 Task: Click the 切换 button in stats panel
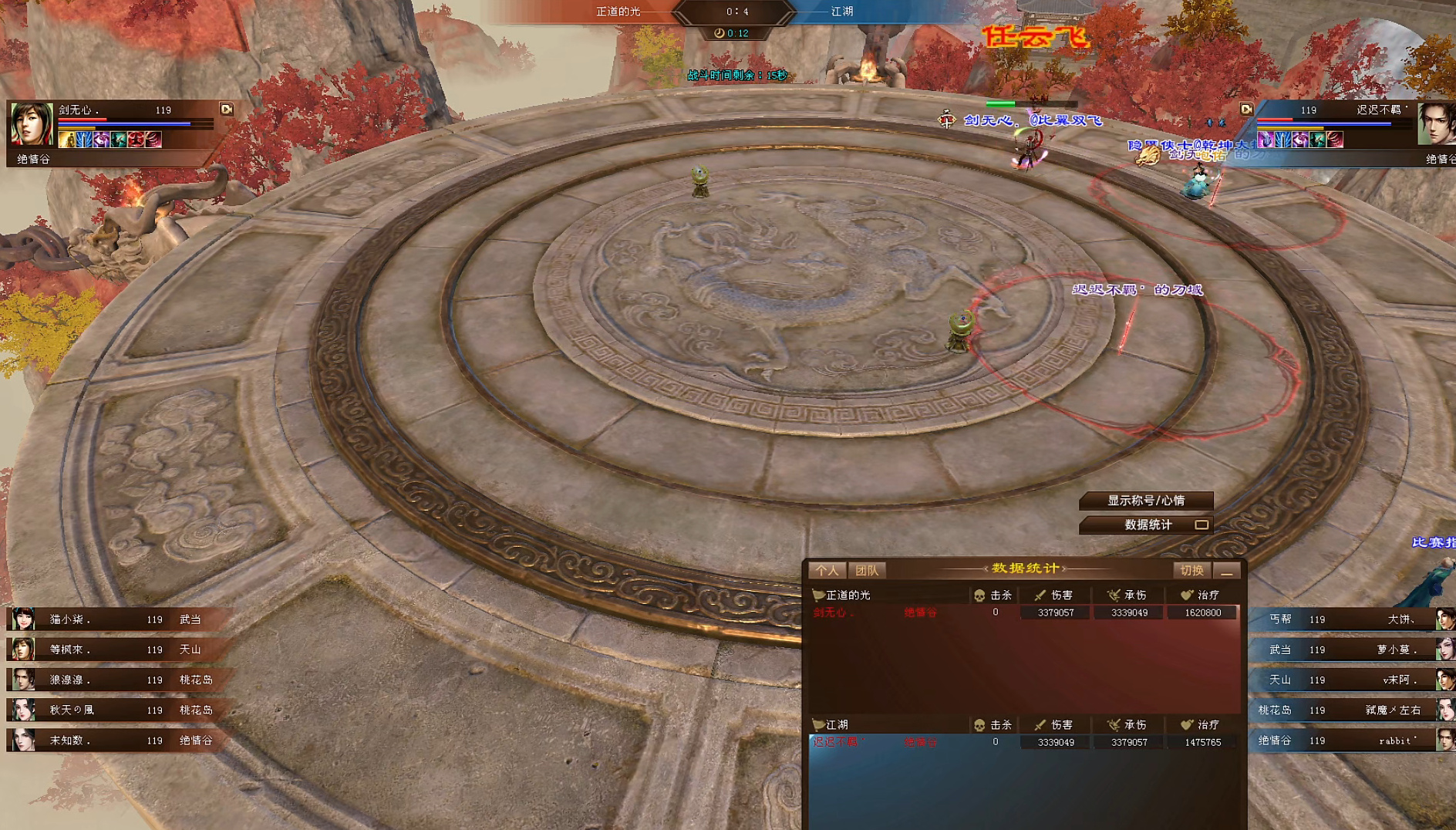(1191, 570)
